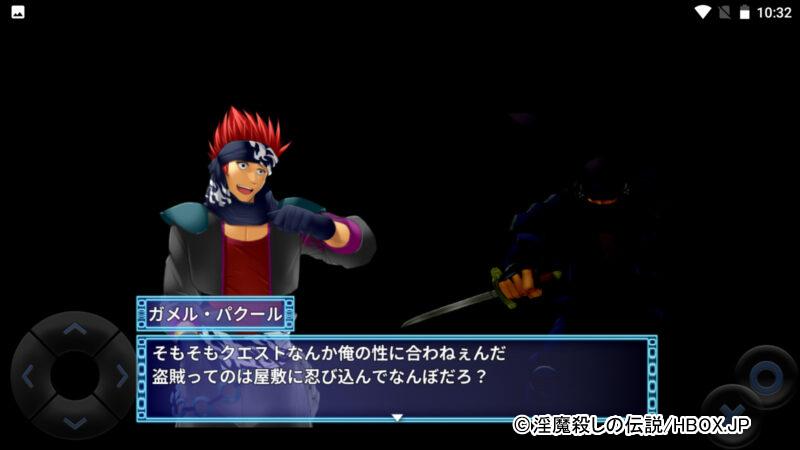This screenshot has width=800, height=450.
Task: Tap the up arrow on the D-pad
Action: click(75, 329)
